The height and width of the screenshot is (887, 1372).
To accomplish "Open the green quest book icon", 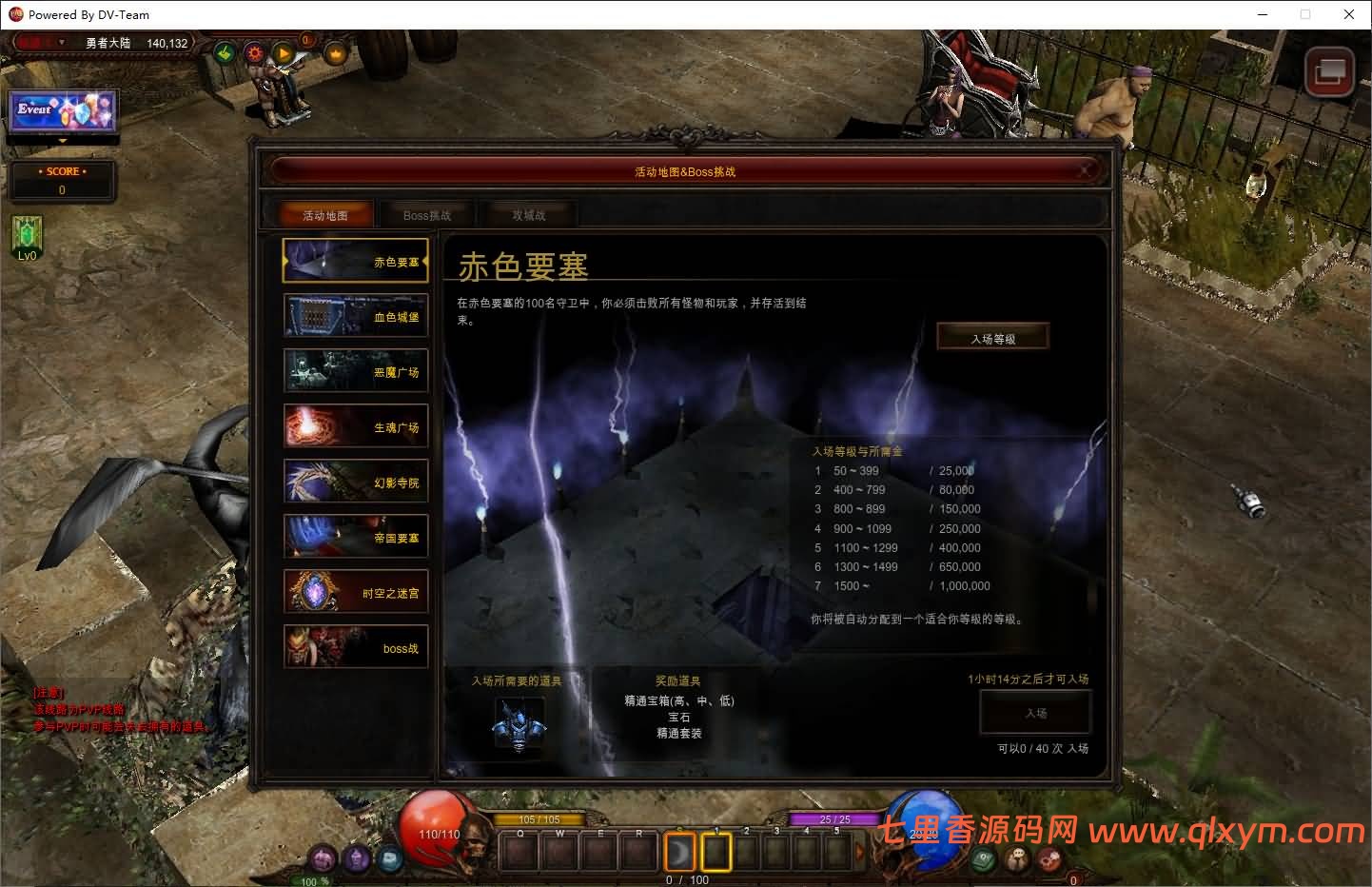I will [983, 858].
